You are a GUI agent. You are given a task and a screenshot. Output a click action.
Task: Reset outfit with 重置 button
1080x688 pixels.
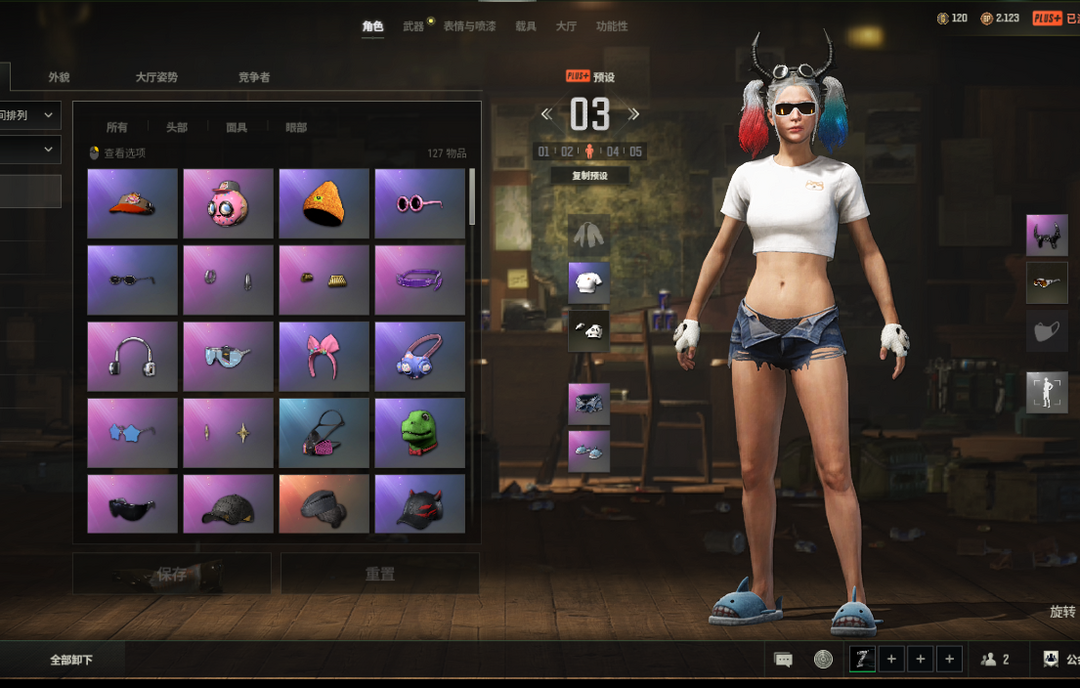click(380, 574)
